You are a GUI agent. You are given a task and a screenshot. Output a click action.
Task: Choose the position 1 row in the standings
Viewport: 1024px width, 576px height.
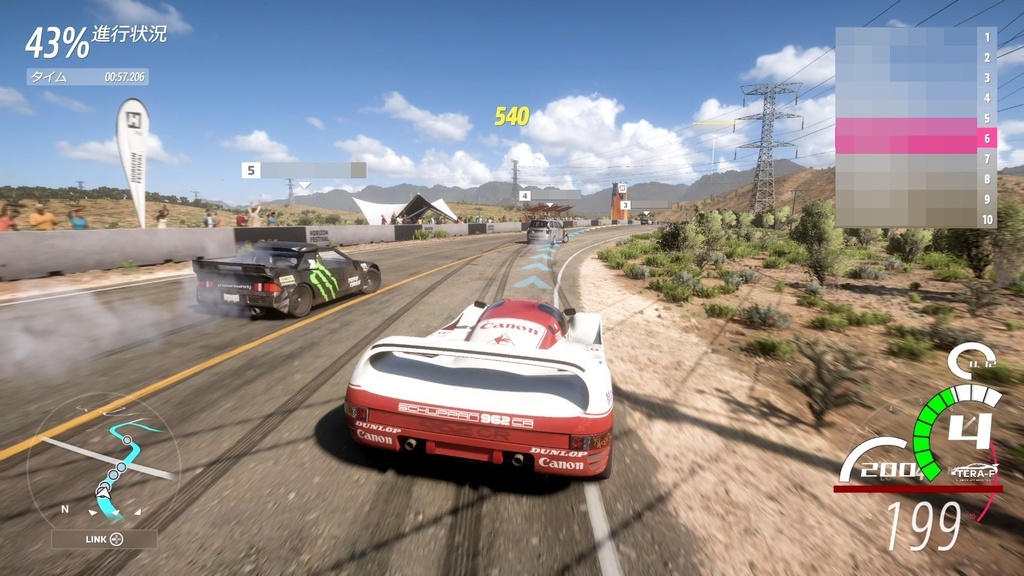click(x=914, y=37)
